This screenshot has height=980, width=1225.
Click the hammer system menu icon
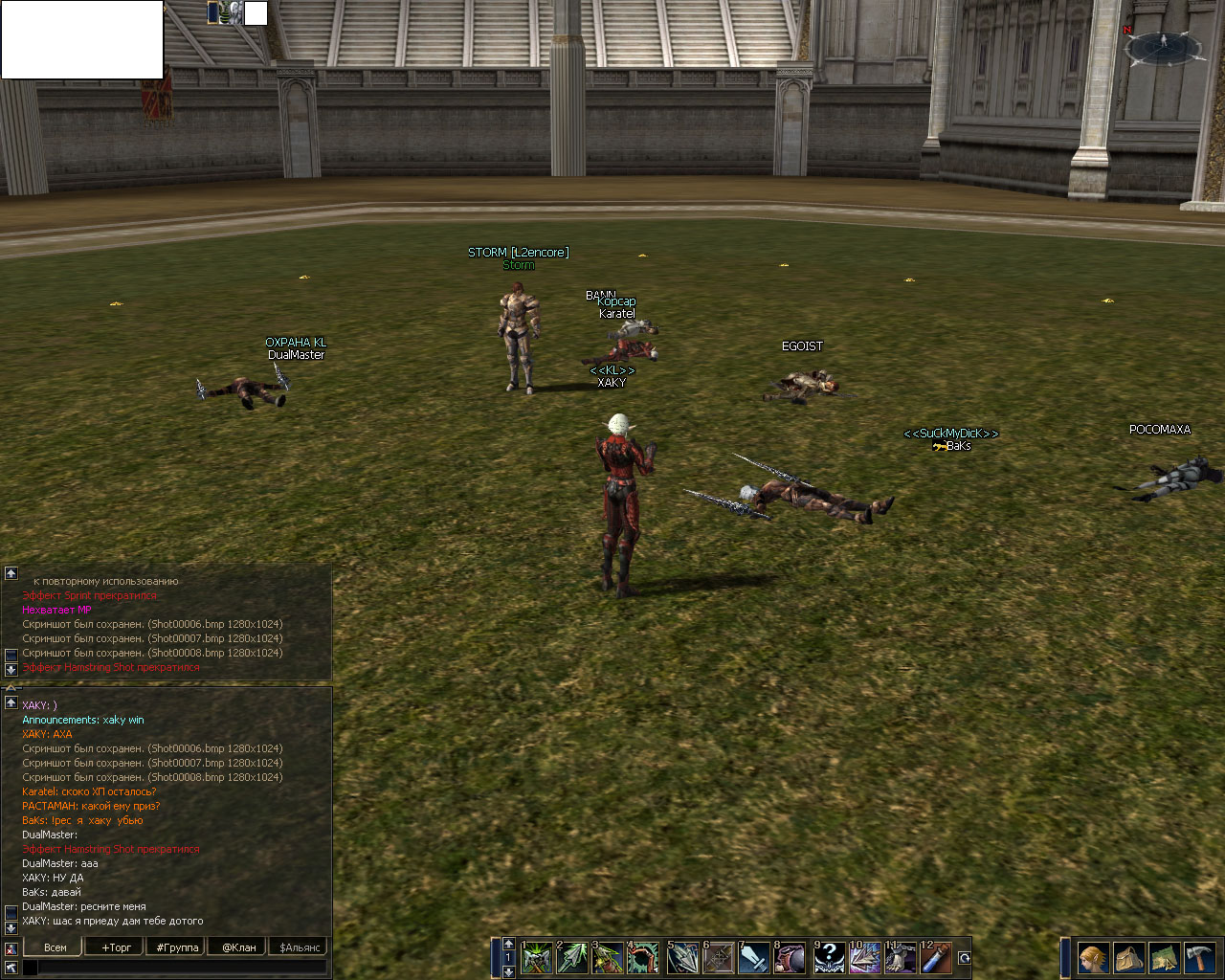point(1199,957)
